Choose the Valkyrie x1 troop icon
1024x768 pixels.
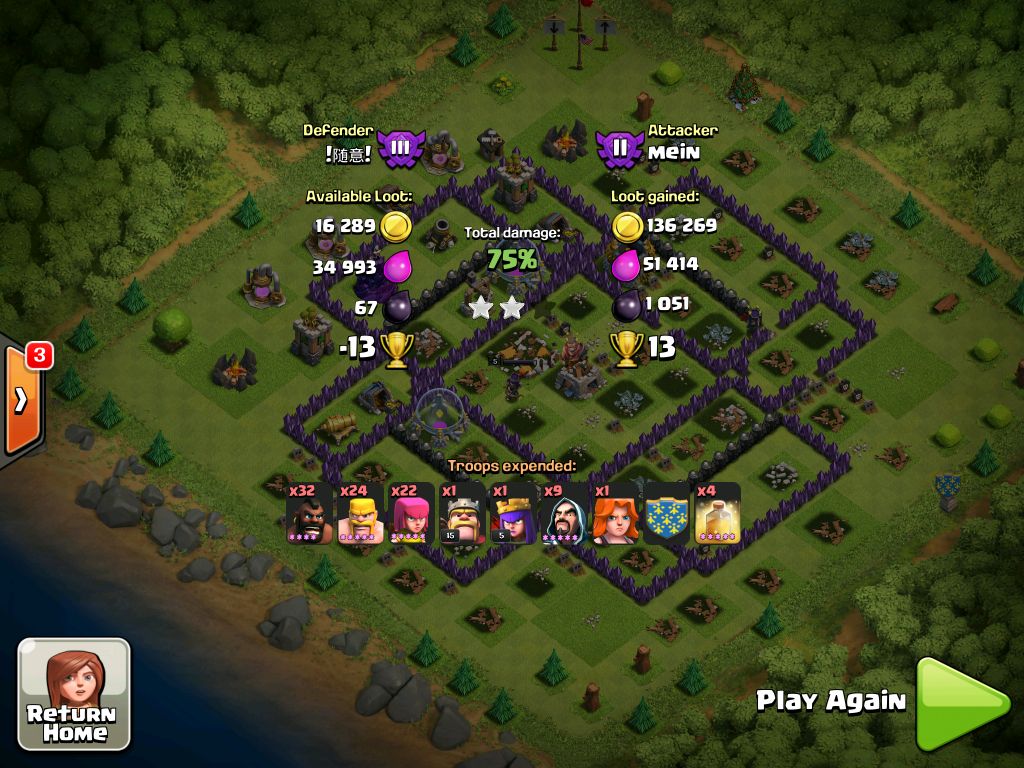click(616, 514)
